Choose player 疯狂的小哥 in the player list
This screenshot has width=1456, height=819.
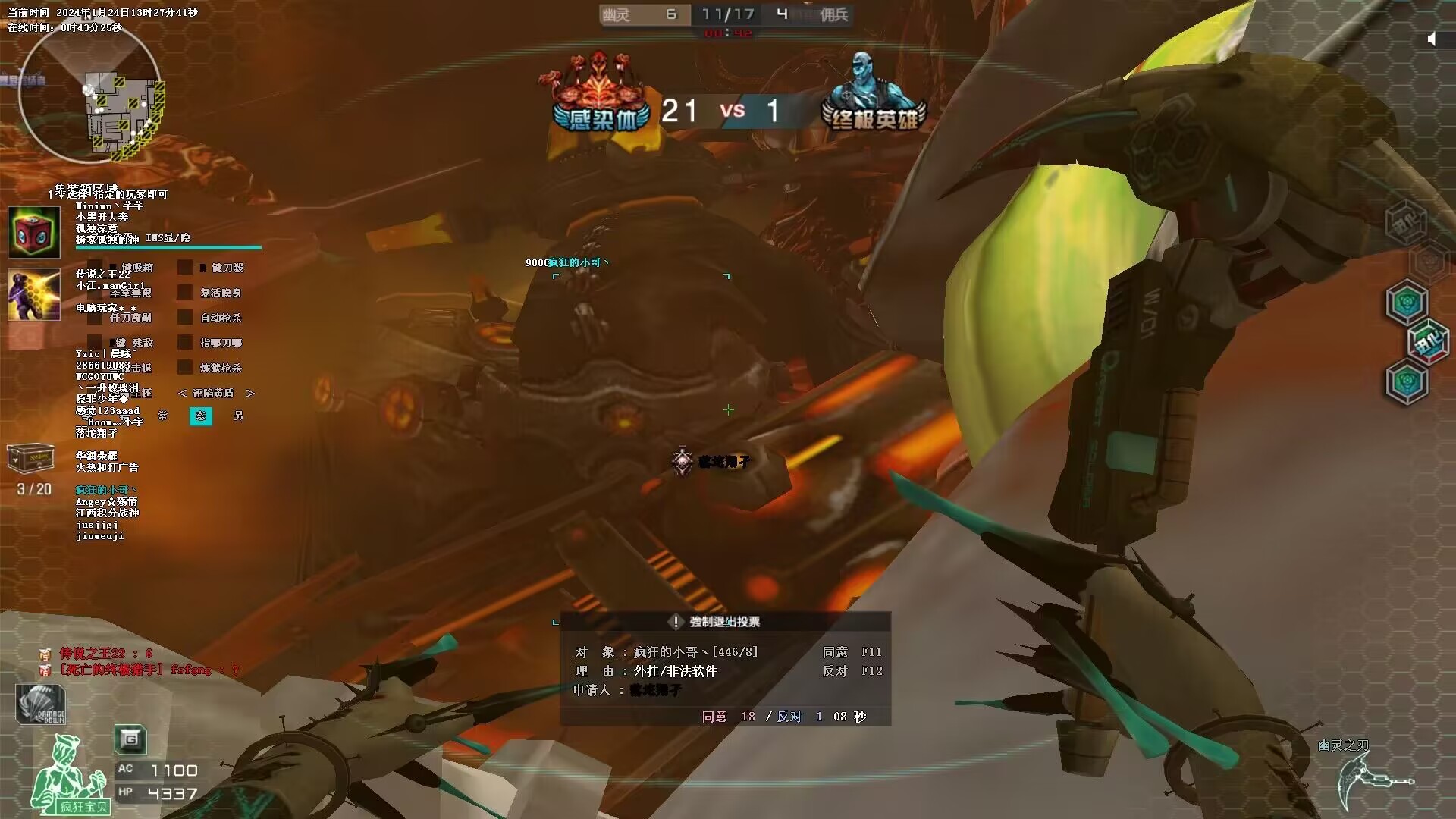pos(105,490)
